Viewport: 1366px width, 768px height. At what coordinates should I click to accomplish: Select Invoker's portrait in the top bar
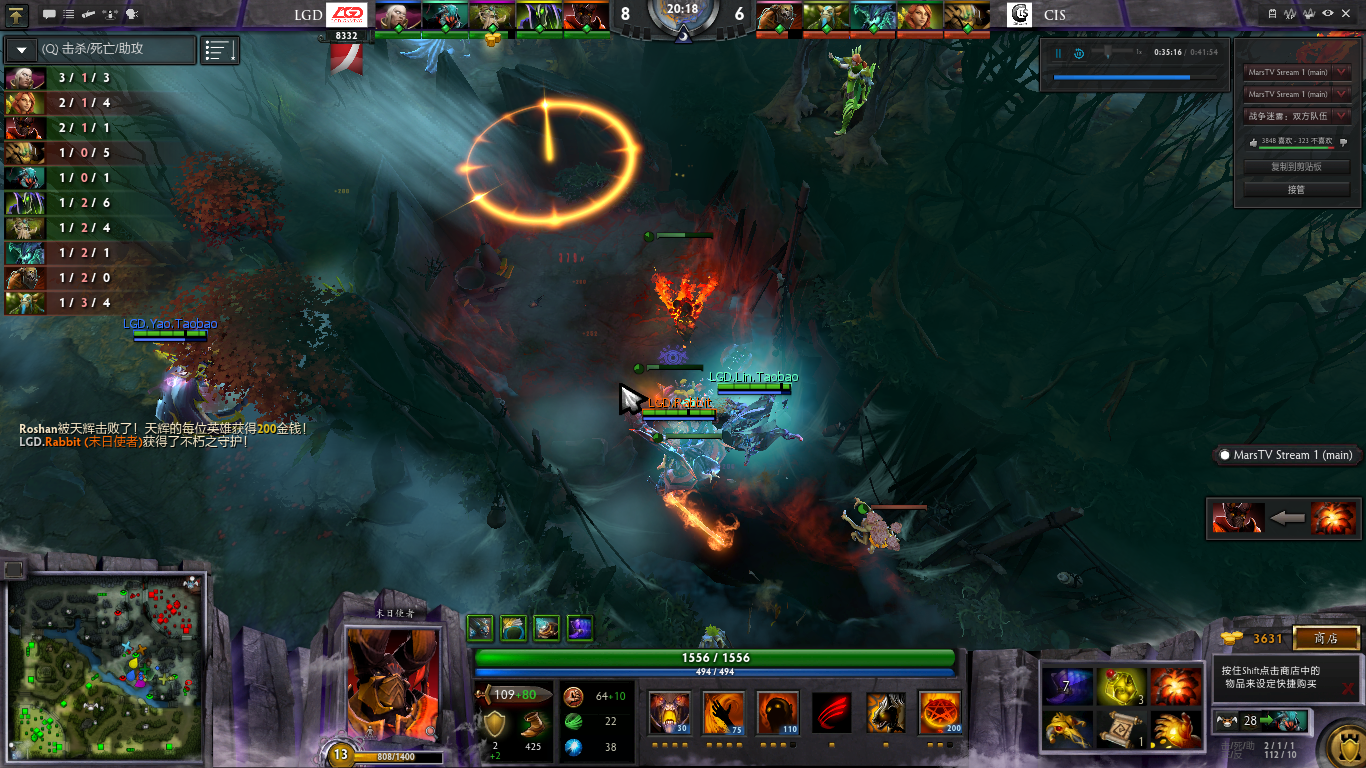(397, 16)
